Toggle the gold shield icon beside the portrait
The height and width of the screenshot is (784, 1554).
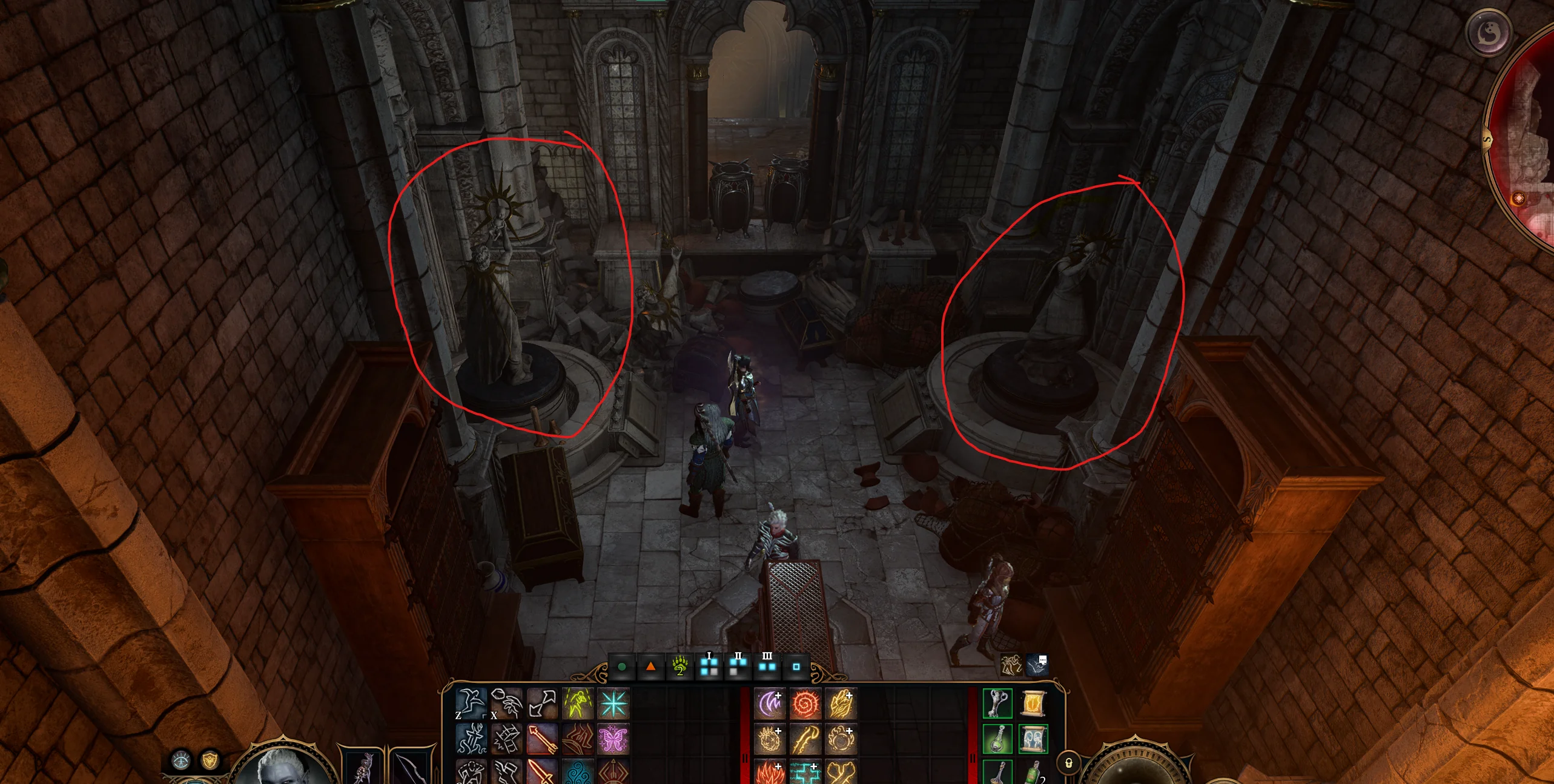(x=210, y=762)
